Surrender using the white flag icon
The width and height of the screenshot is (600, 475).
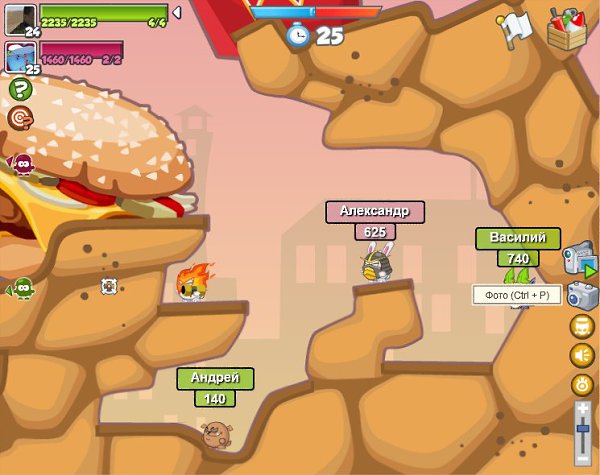pos(514,29)
